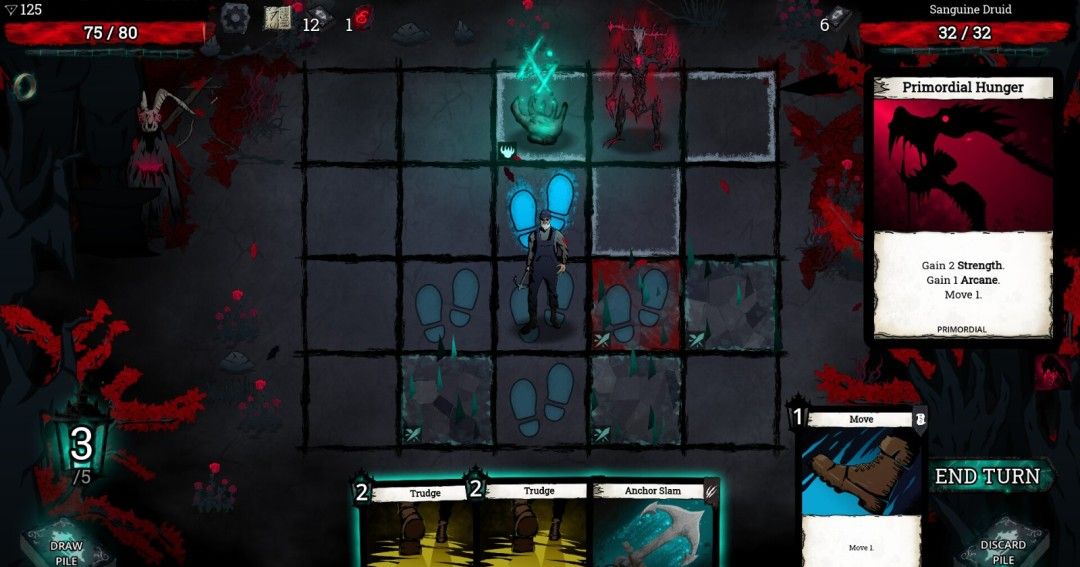
Task: Click the END TURN button
Action: click(987, 477)
